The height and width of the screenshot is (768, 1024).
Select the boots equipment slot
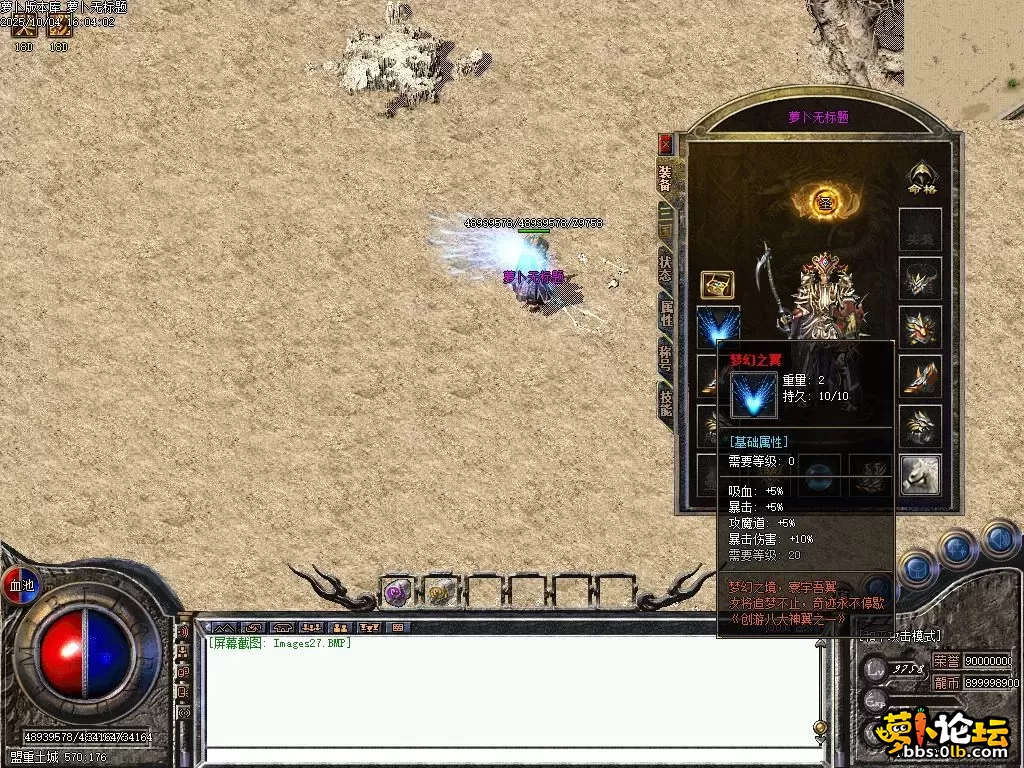(x=920, y=376)
